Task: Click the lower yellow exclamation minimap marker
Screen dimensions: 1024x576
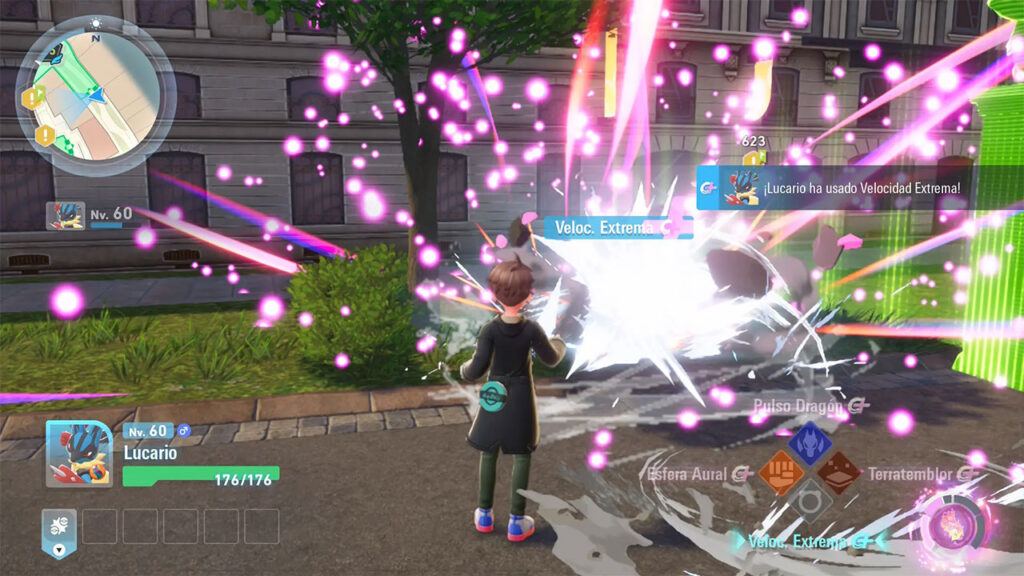Action: coord(44,134)
